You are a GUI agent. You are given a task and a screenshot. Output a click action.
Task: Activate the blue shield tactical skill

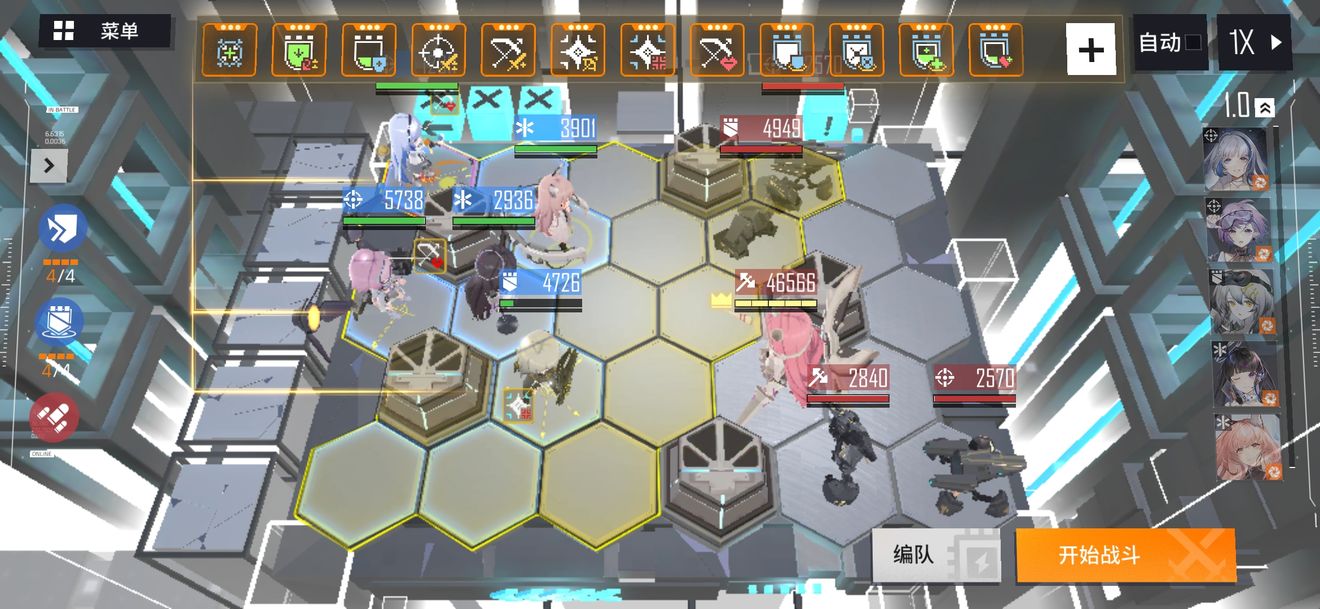[x=60, y=322]
